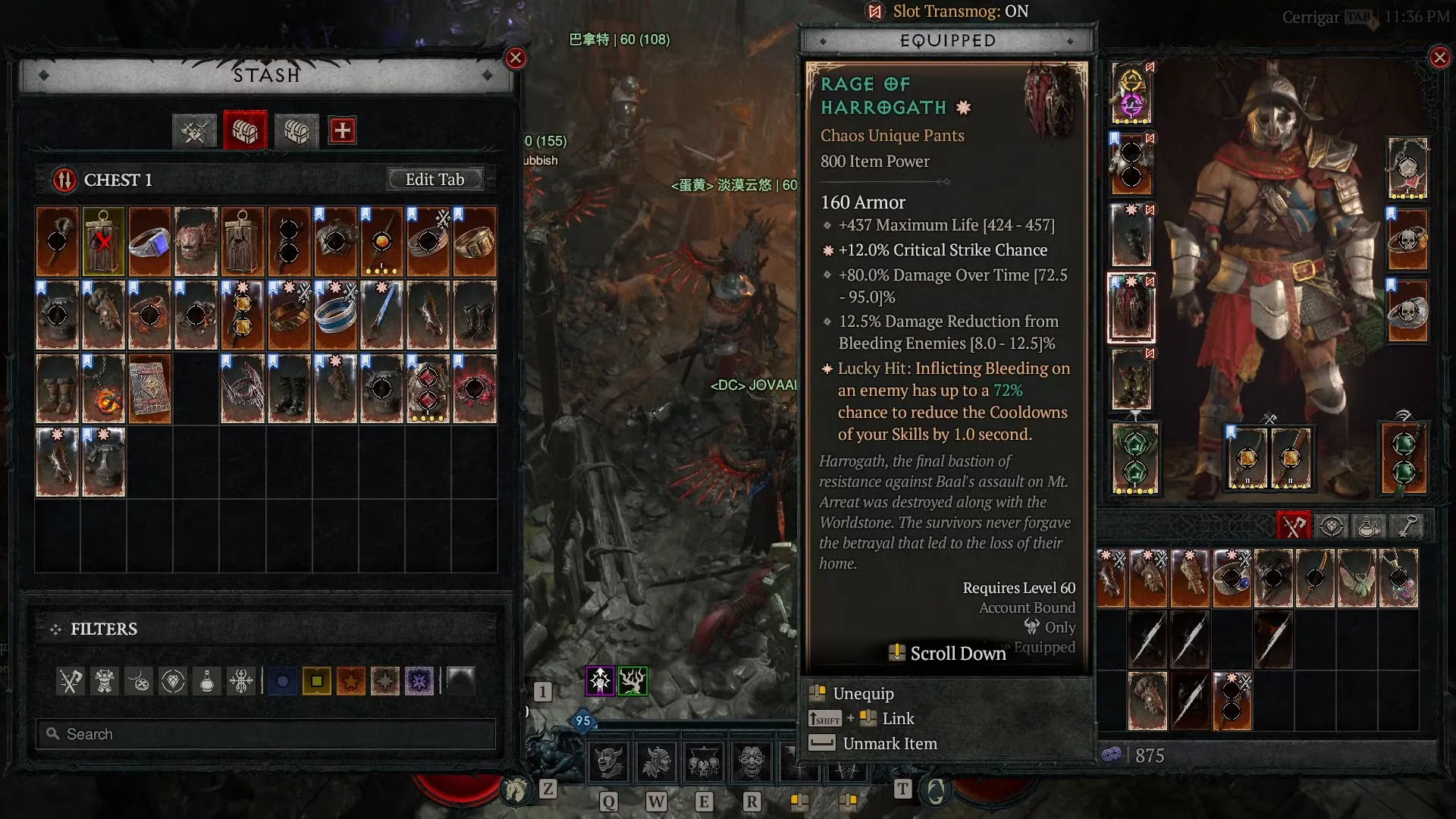Select the flaming amulet in the stash
The width and height of the screenshot is (1456, 819).
click(103, 389)
